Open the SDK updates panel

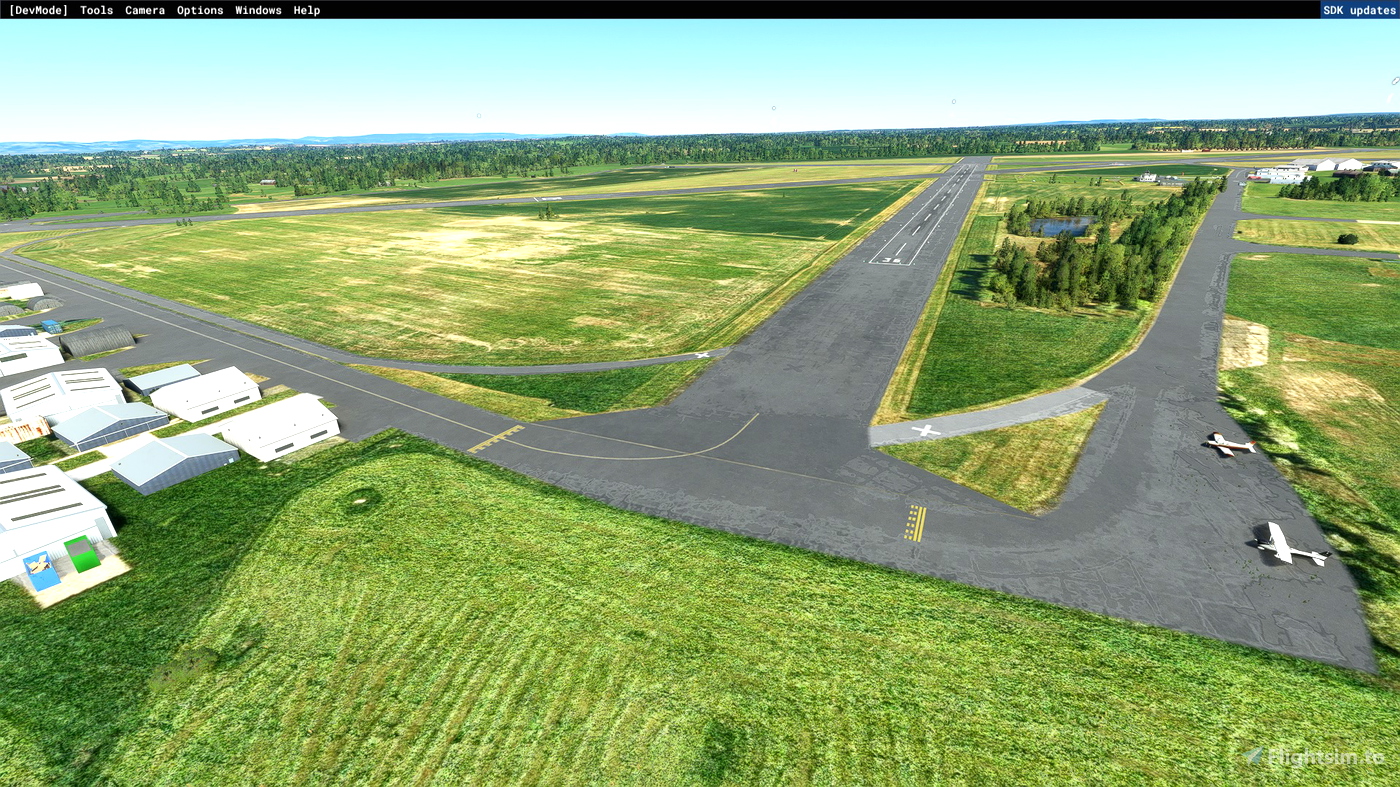[x=1358, y=10]
